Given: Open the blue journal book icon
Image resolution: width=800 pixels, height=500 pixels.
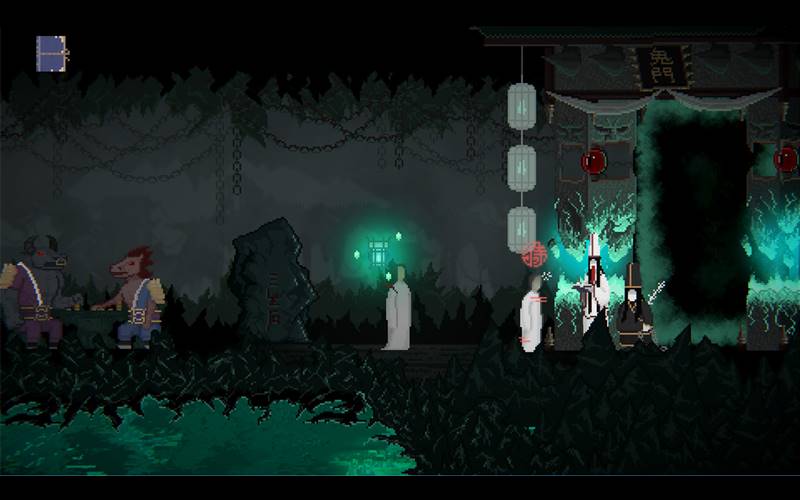Looking at the screenshot, I should coord(51,54).
